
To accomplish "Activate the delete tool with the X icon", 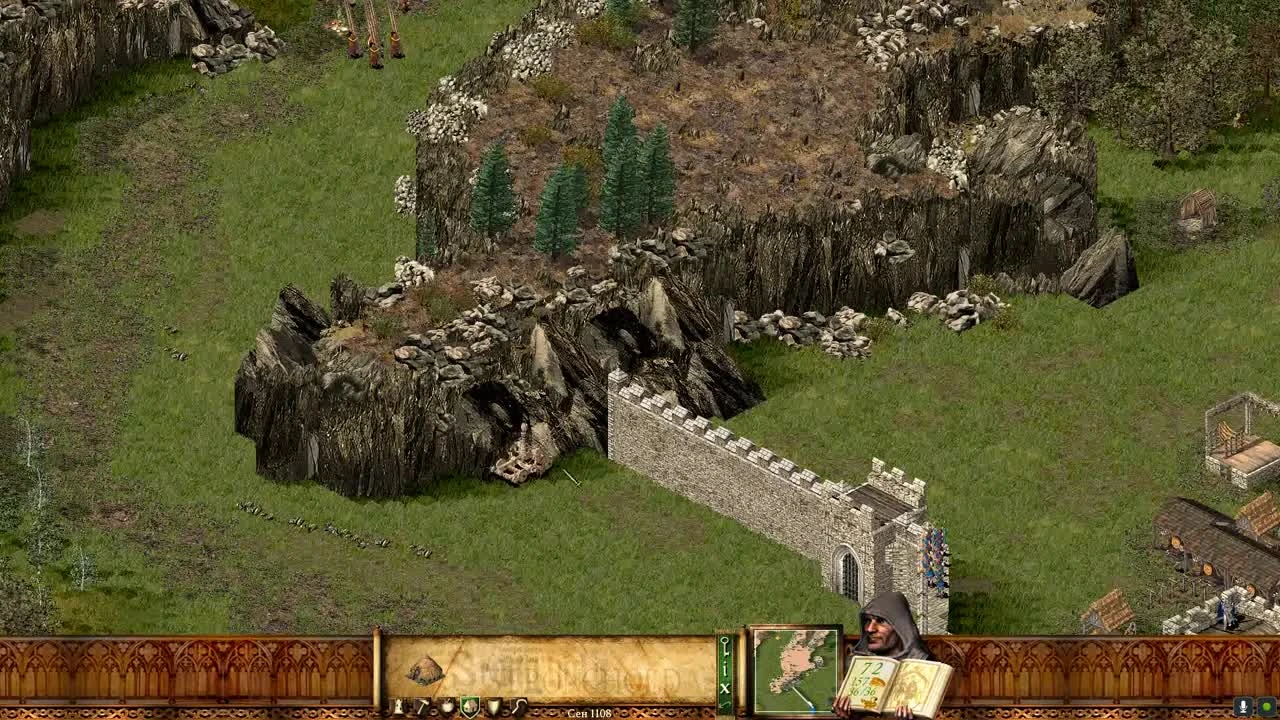I will pos(723,687).
